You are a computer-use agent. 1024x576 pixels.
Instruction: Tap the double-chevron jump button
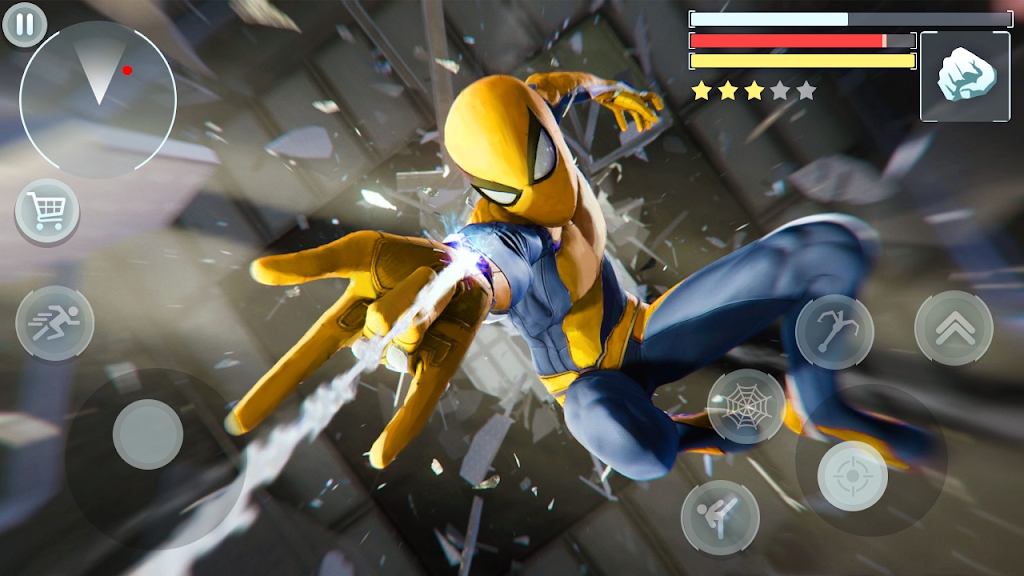pyautogui.click(x=953, y=328)
